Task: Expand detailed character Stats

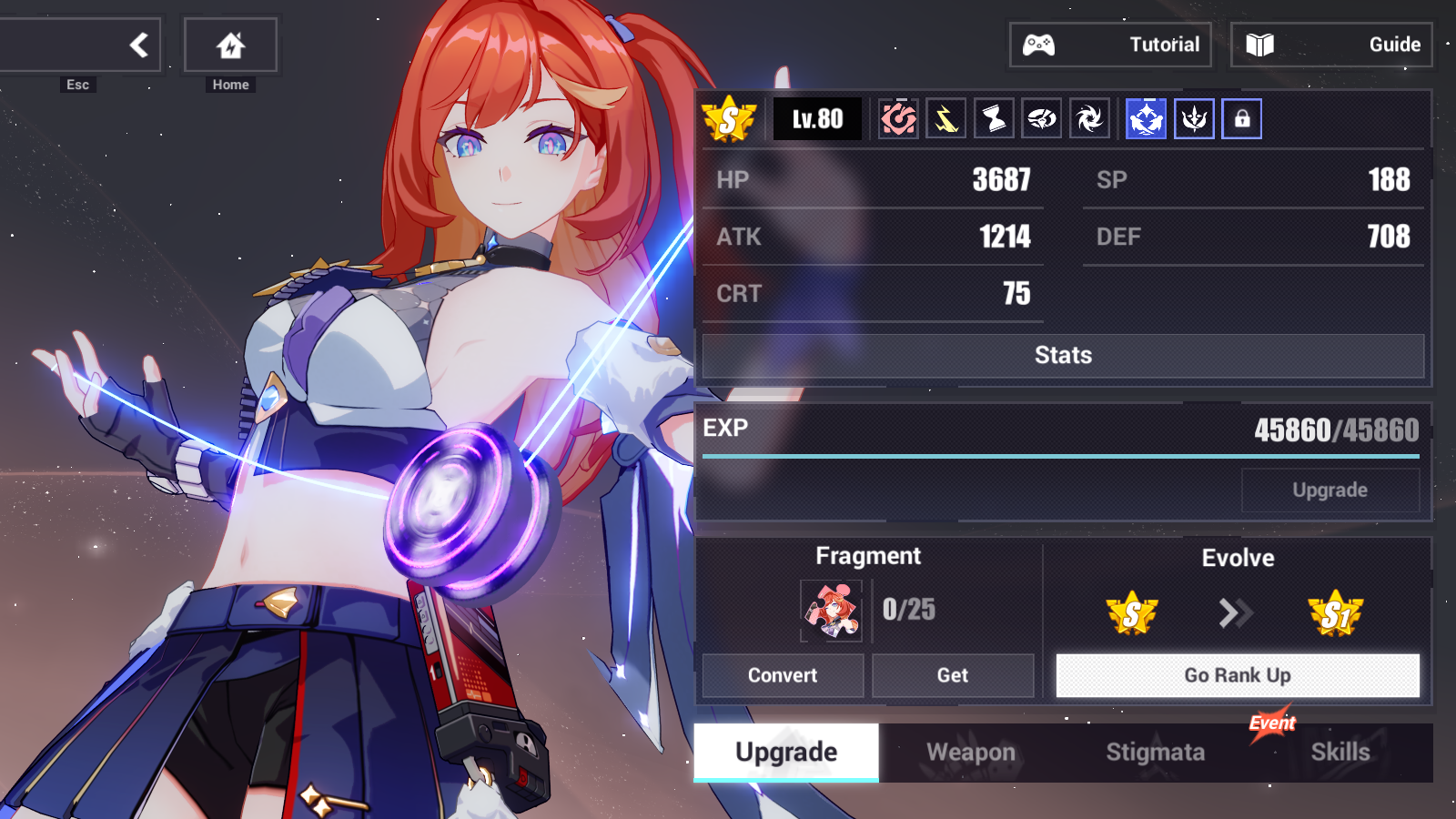Action: (1061, 355)
